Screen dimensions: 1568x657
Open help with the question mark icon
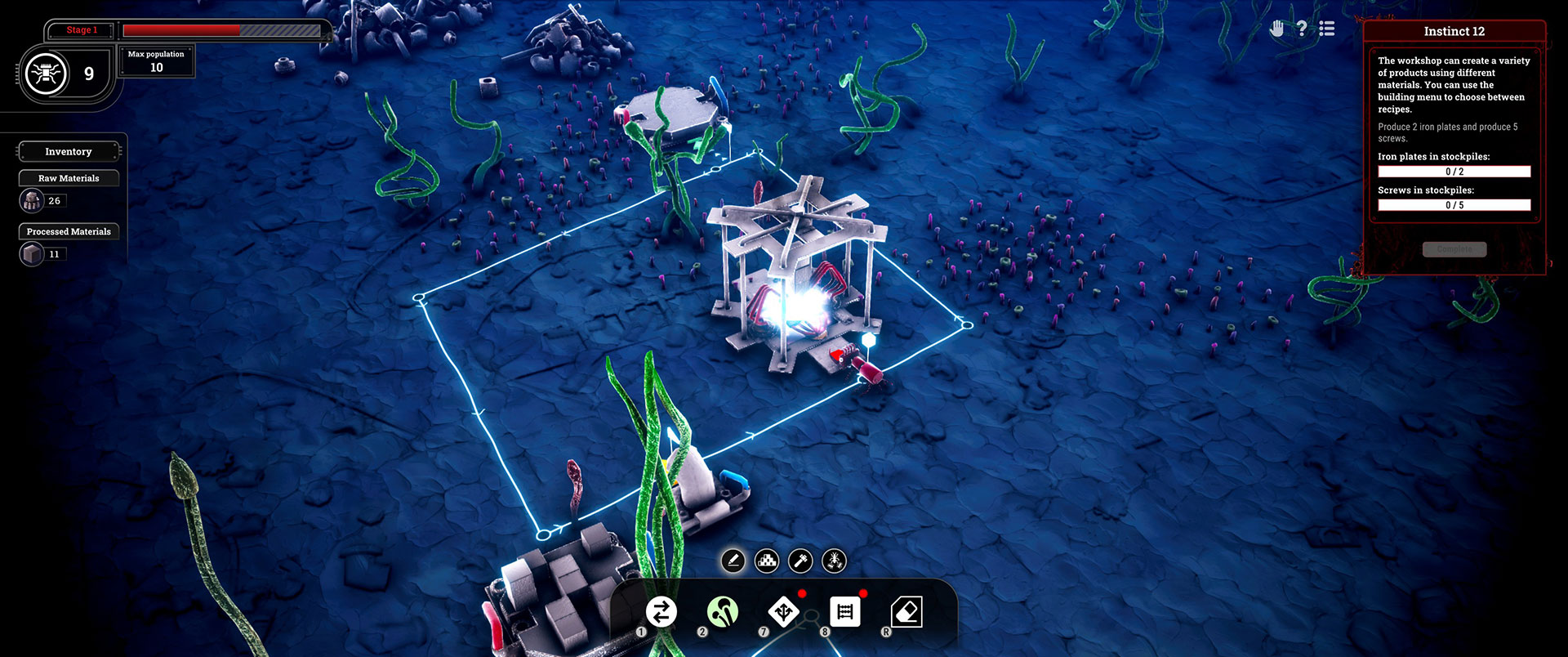point(1302,29)
